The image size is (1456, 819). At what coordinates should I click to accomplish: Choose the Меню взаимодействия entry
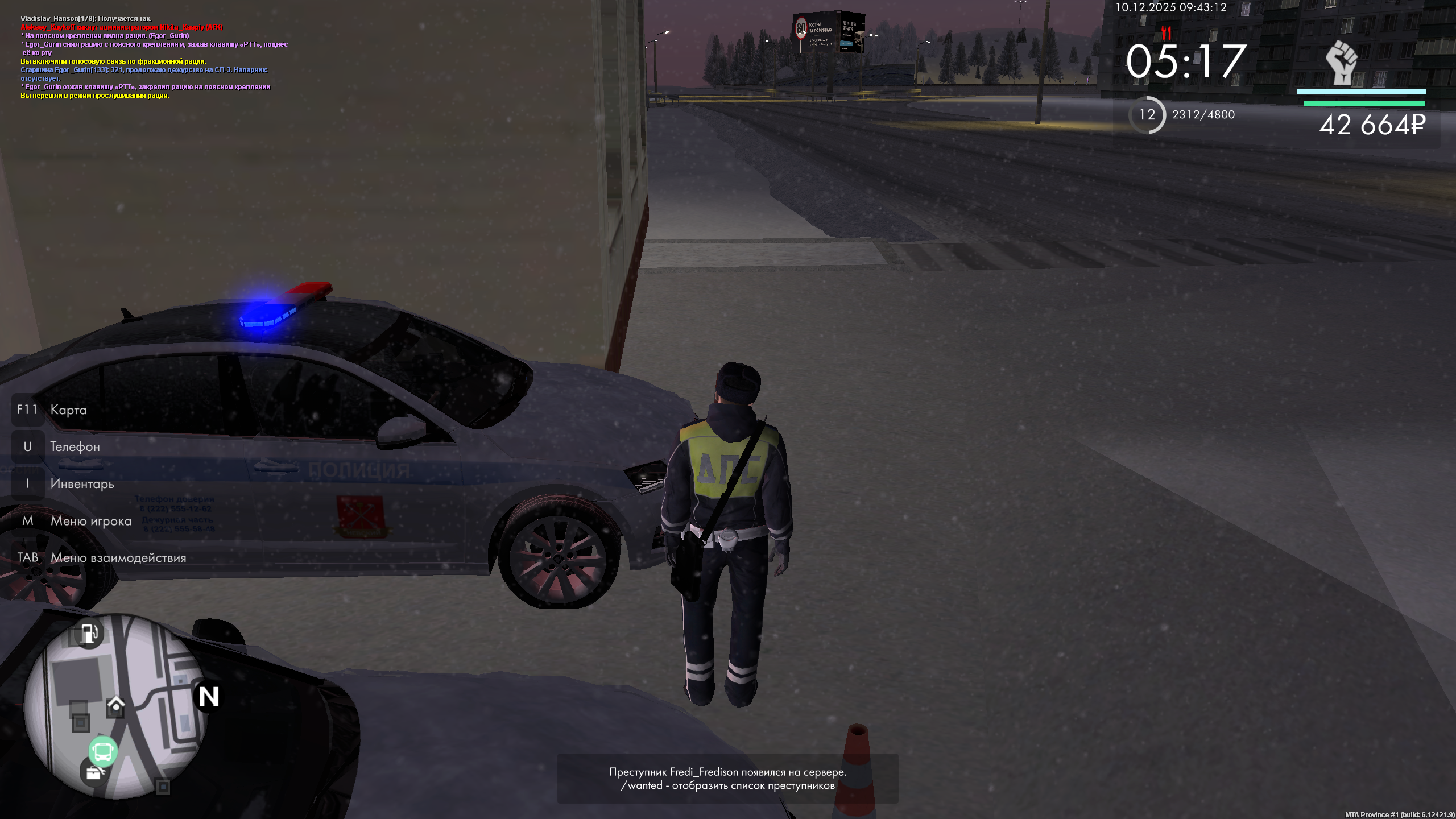(x=118, y=558)
